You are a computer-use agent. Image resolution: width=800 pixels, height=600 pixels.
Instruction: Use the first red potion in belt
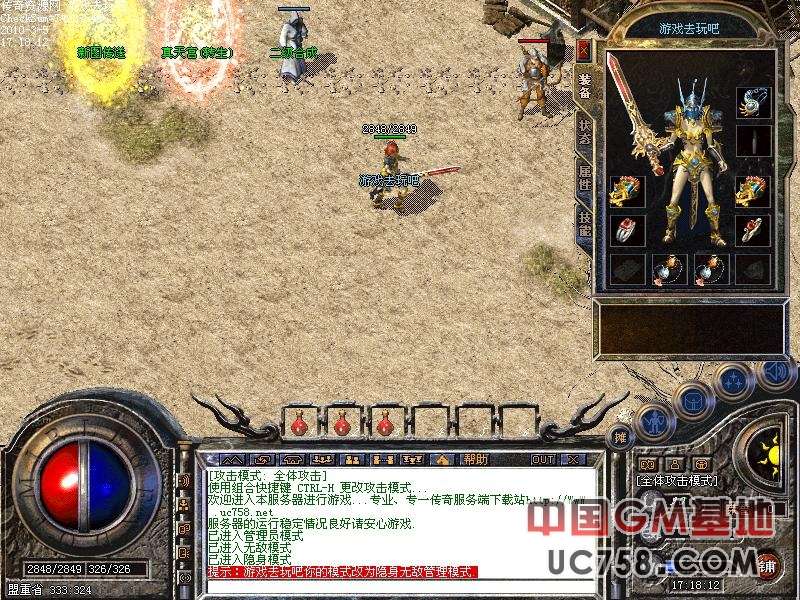pos(298,425)
